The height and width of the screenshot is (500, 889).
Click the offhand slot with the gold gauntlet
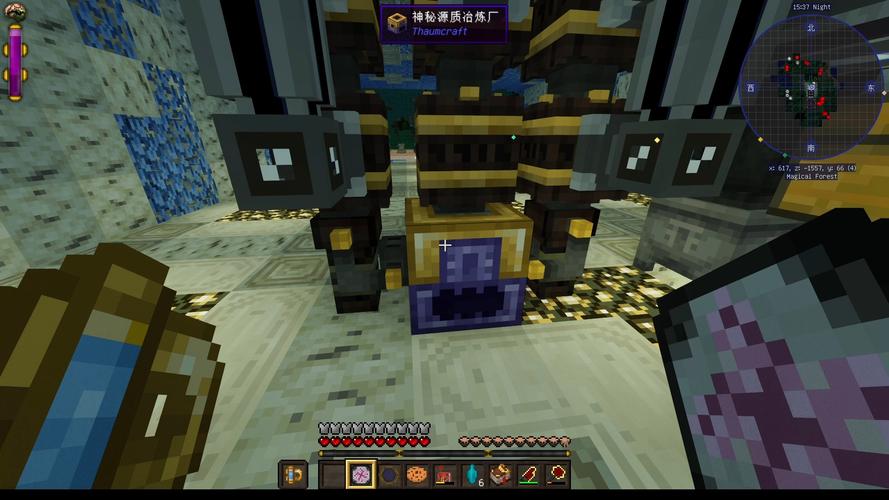pyautogui.click(x=293, y=474)
